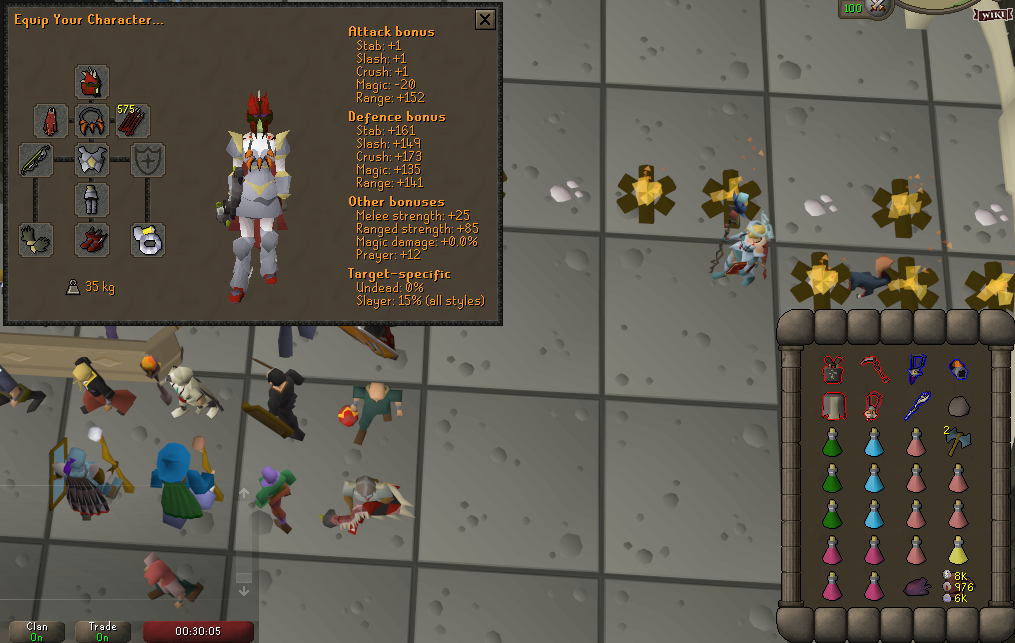Select the gloves equipment slot
1015x643 pixels.
[36, 240]
